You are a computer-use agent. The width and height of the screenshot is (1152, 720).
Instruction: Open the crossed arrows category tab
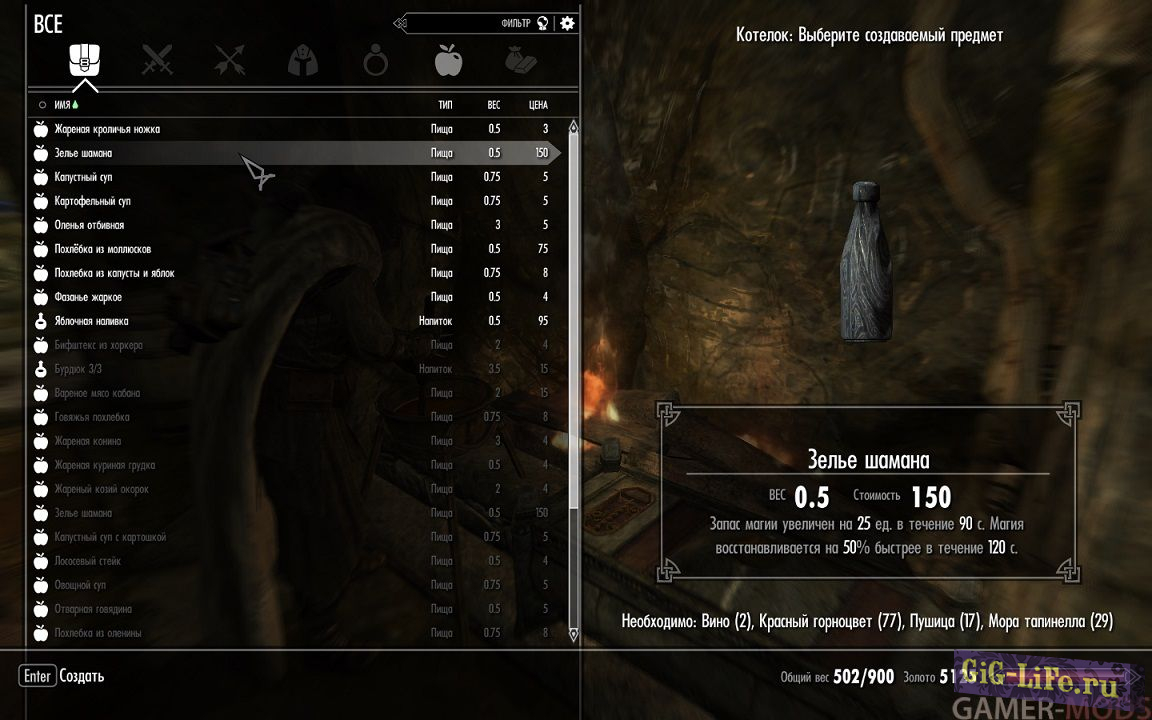pos(229,61)
